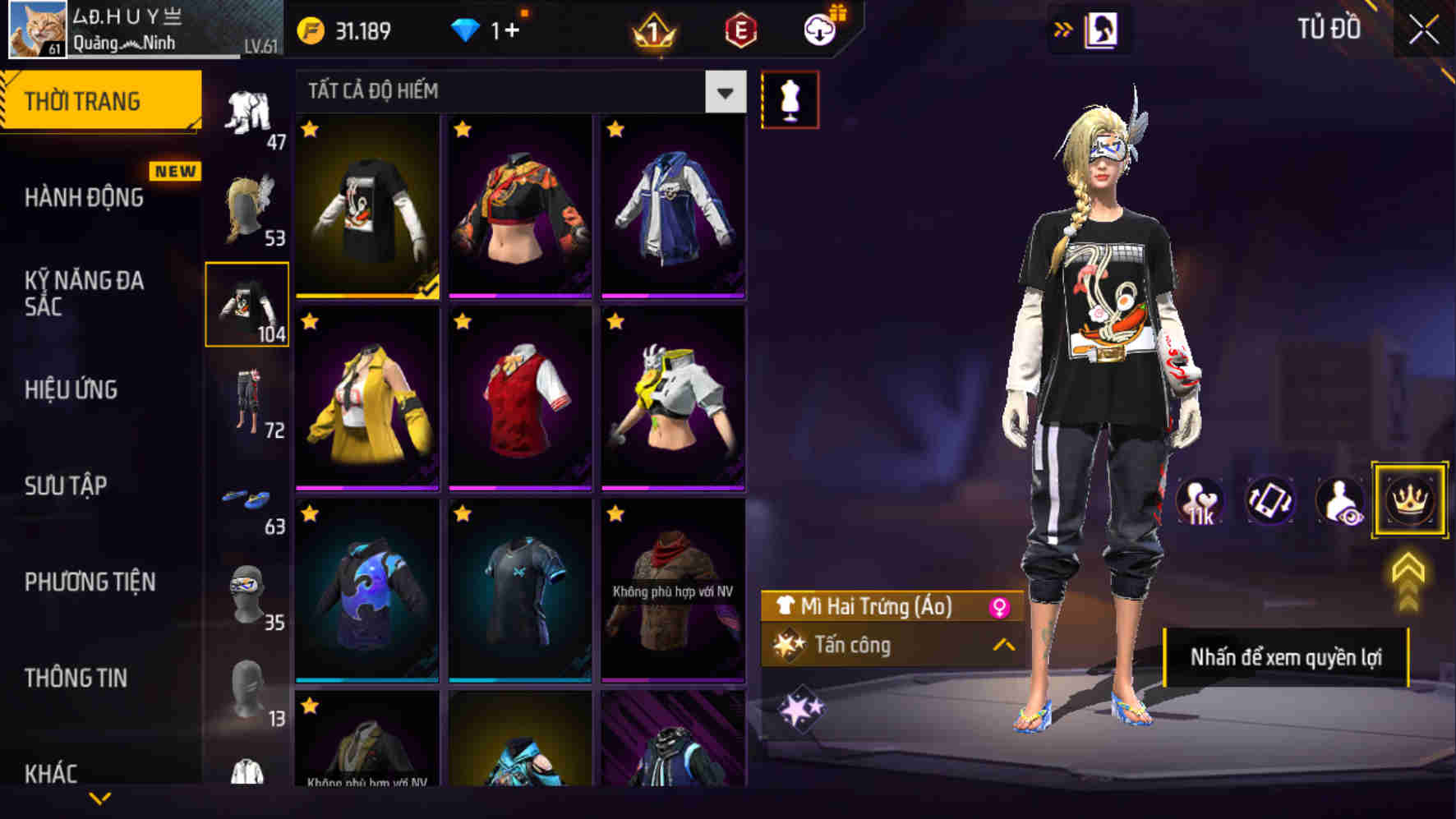This screenshot has width=1456, height=819.
Task: Click the cloud download gift icon
Action: pyautogui.click(x=818, y=29)
